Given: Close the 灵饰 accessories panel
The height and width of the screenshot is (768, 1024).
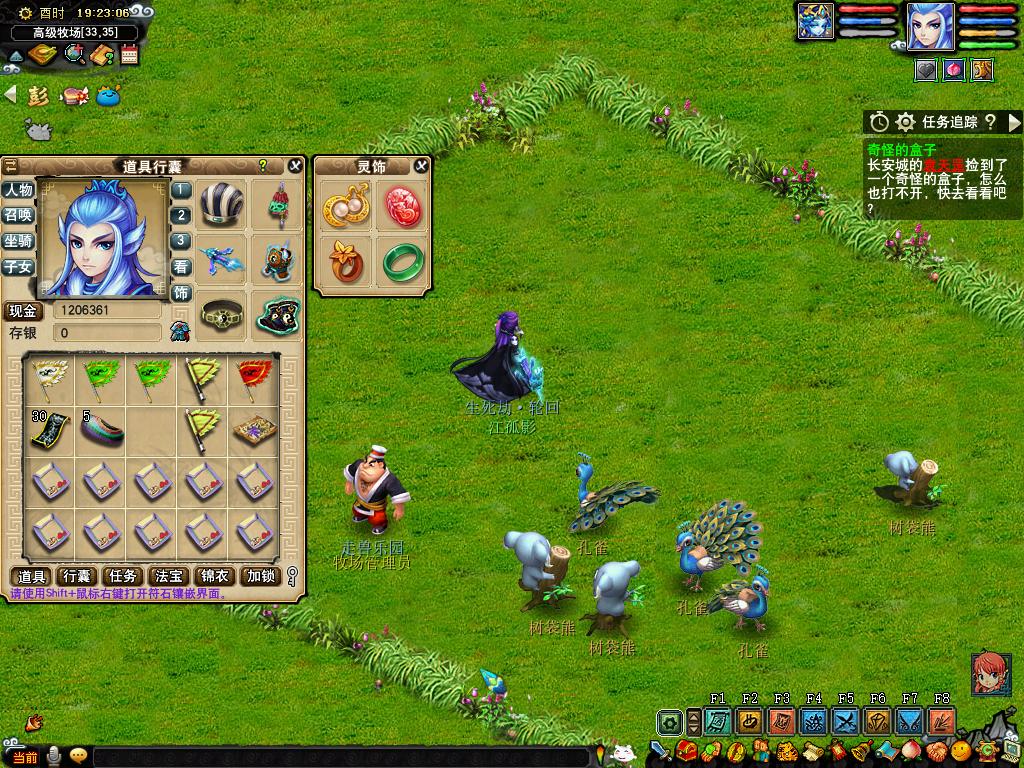Looking at the screenshot, I should (x=422, y=166).
